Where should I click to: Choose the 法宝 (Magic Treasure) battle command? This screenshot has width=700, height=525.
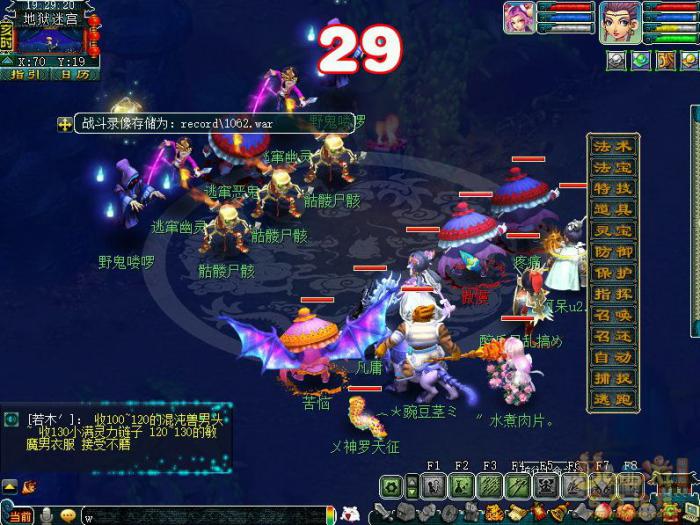613,167
